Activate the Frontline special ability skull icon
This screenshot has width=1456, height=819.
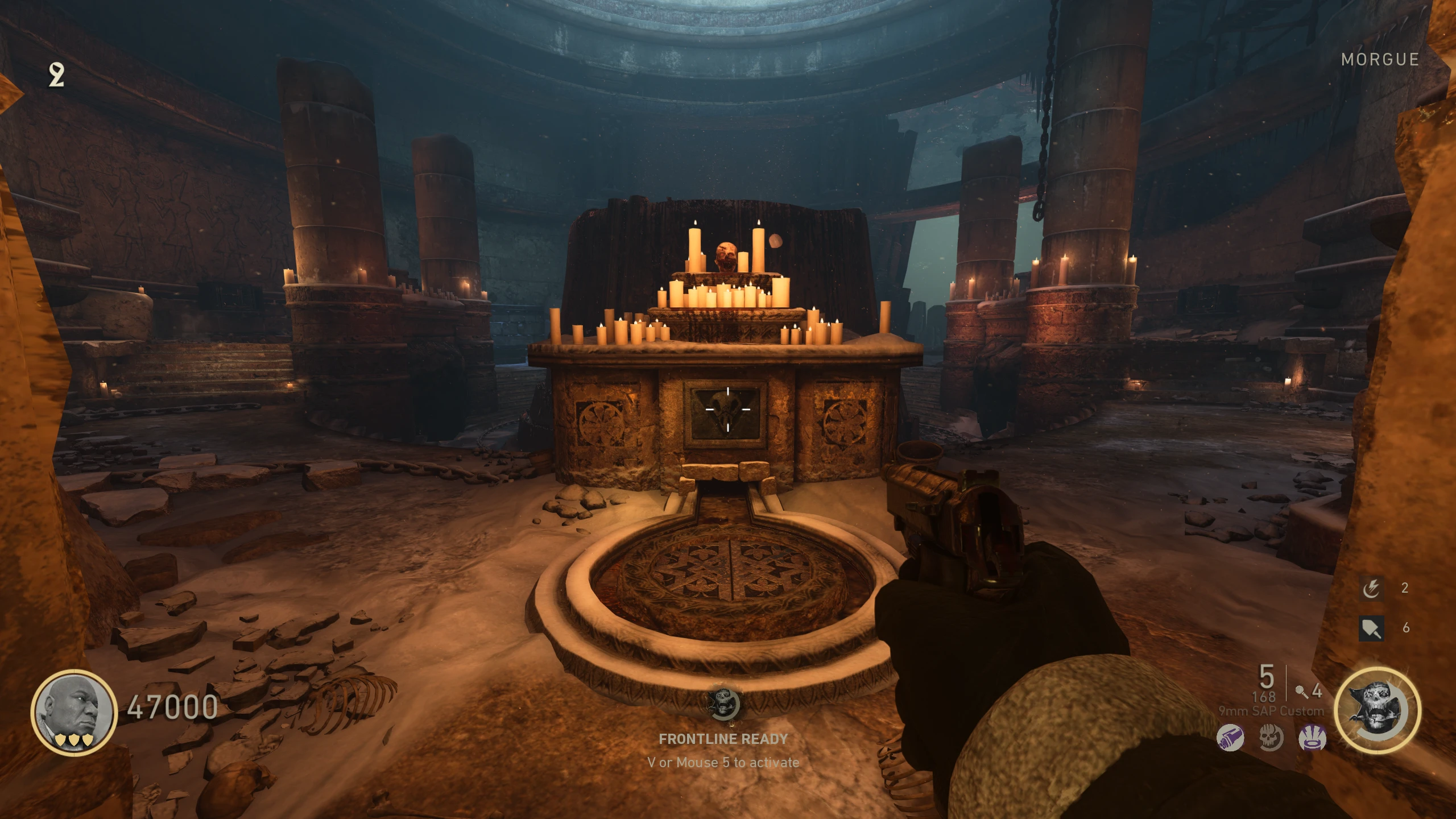coord(1377,710)
